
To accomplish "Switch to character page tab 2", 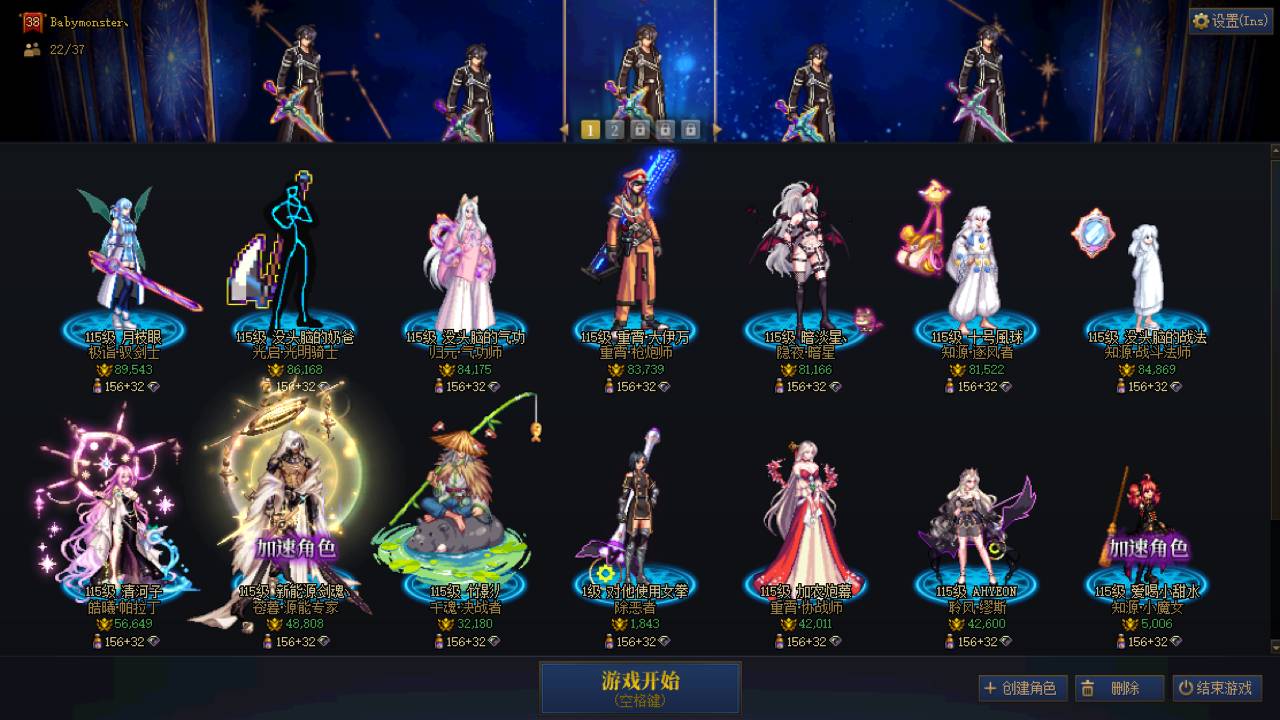I will coord(614,128).
